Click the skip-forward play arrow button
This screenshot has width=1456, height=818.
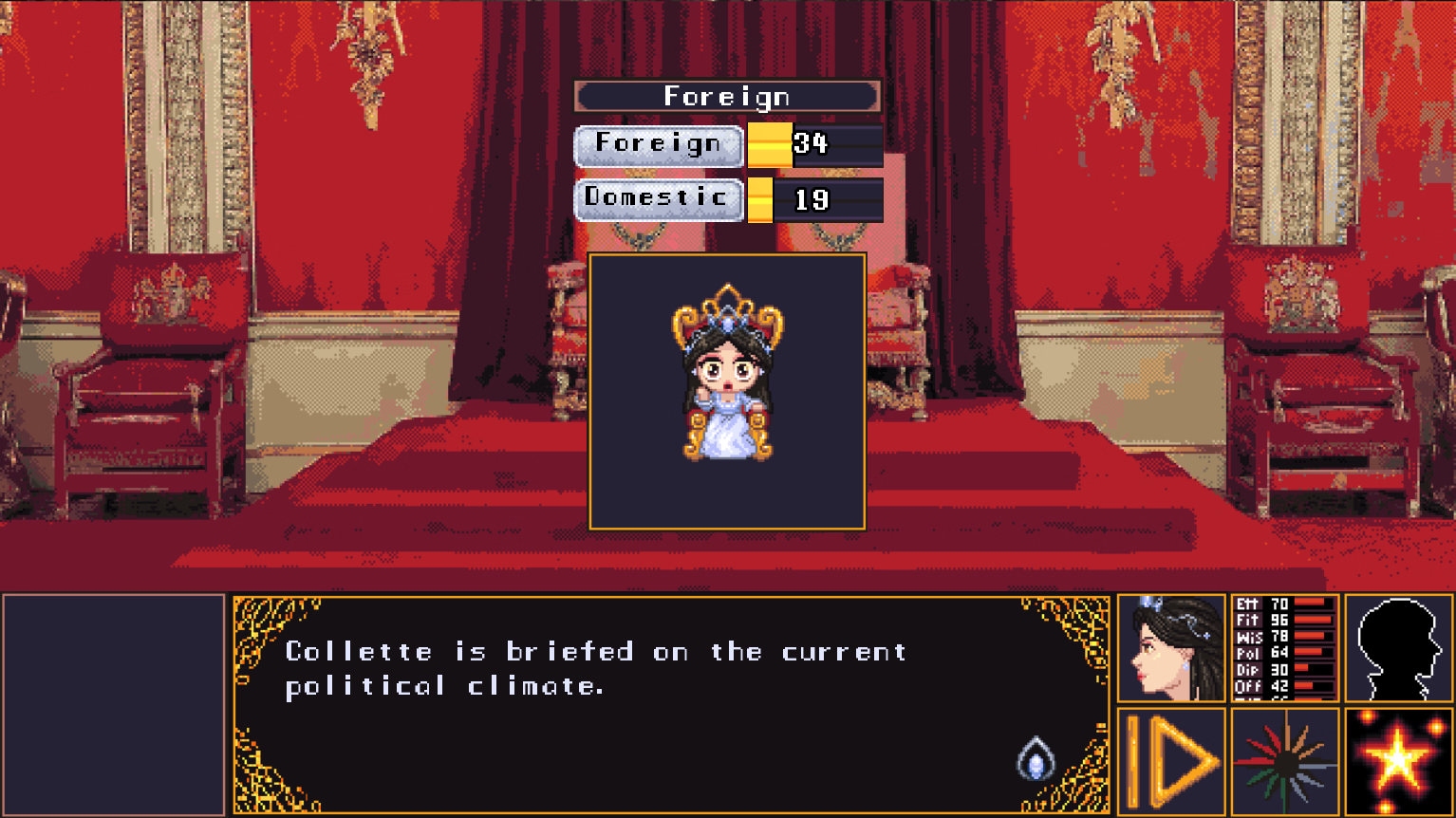(x=1171, y=761)
